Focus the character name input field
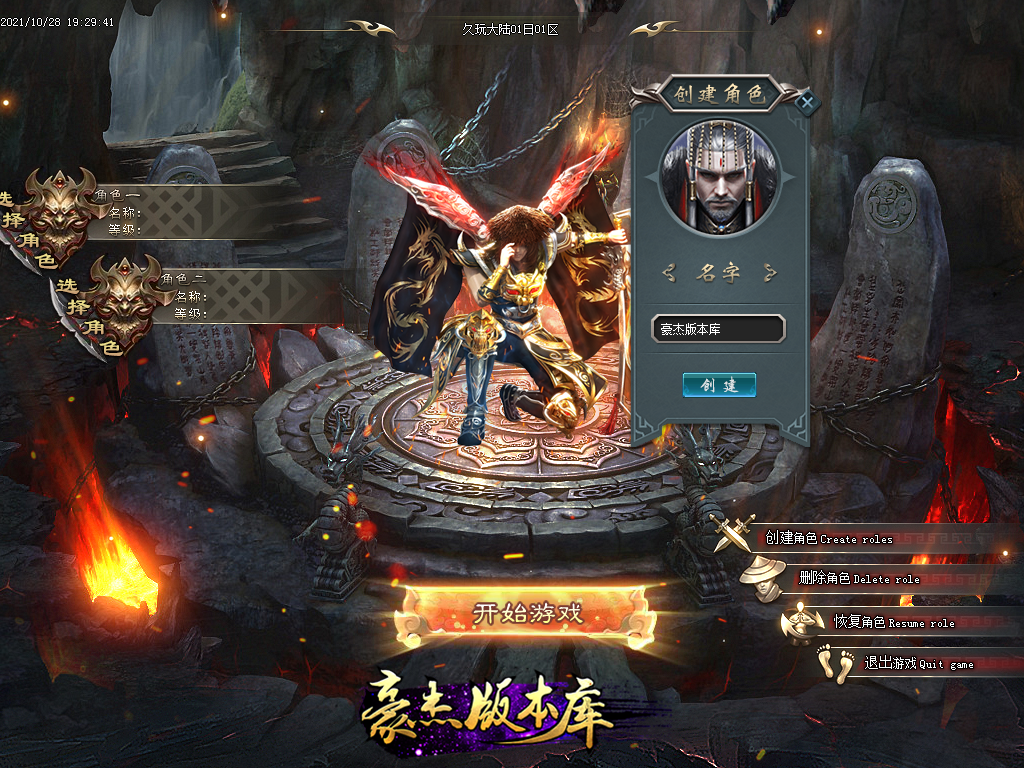This screenshot has width=1024, height=768. 718,329
